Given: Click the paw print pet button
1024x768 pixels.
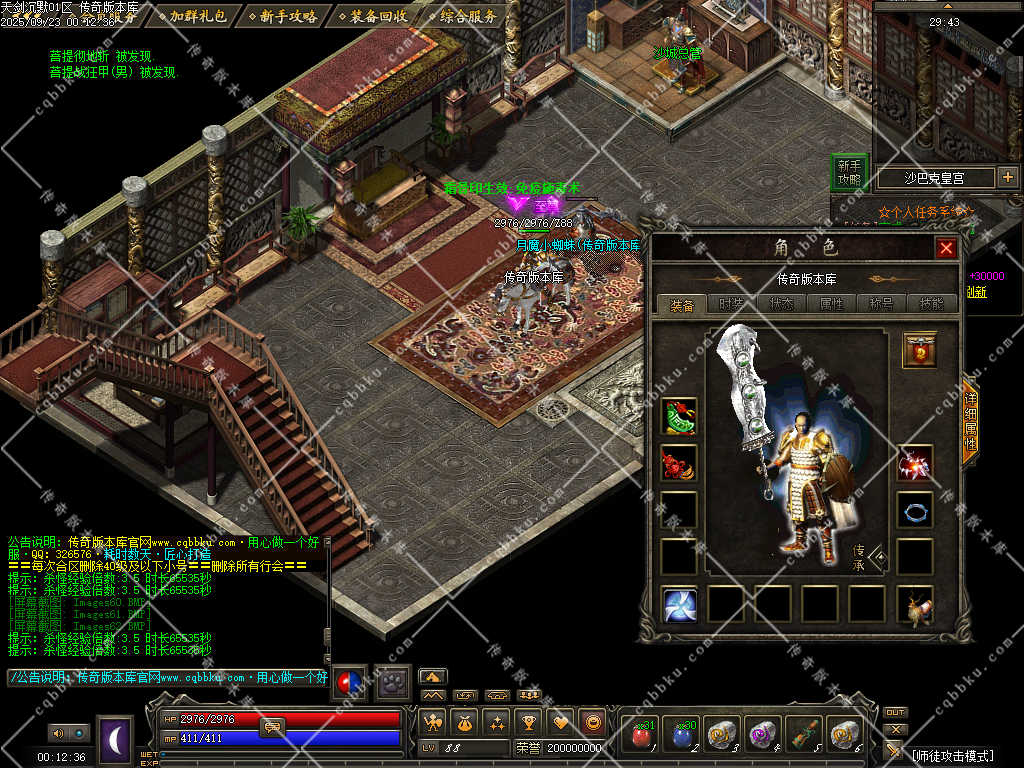Looking at the screenshot, I should tap(388, 683).
